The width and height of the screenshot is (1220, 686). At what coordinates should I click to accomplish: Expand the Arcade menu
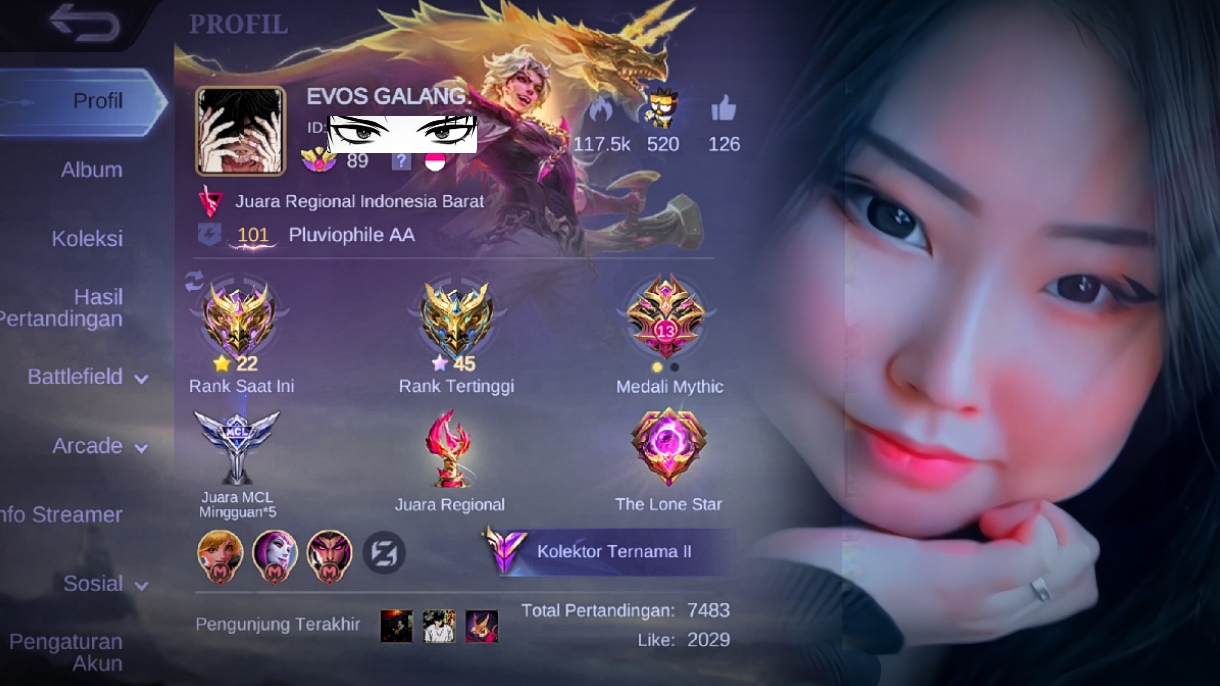tap(99, 446)
